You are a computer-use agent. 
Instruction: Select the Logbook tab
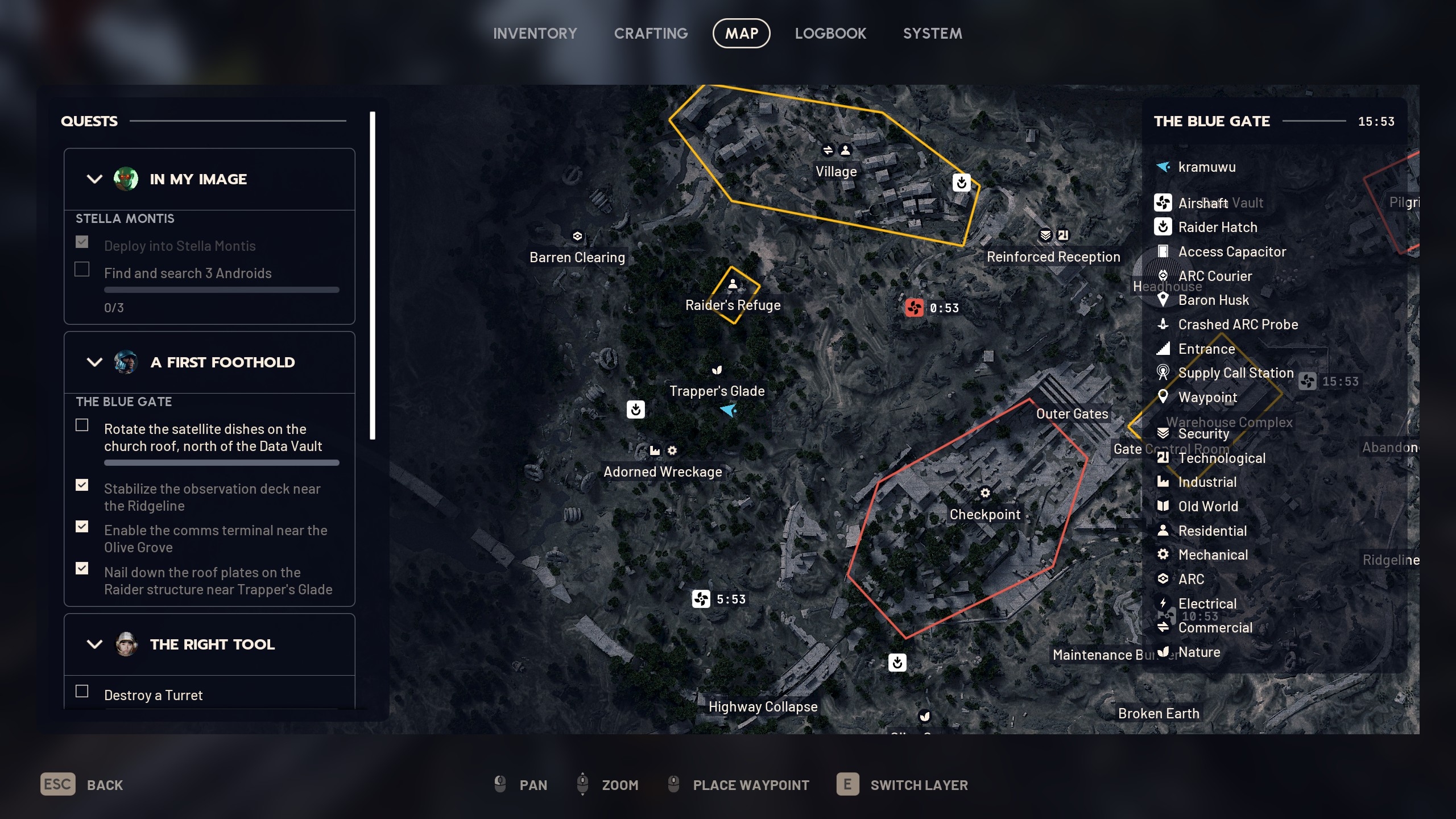point(830,34)
